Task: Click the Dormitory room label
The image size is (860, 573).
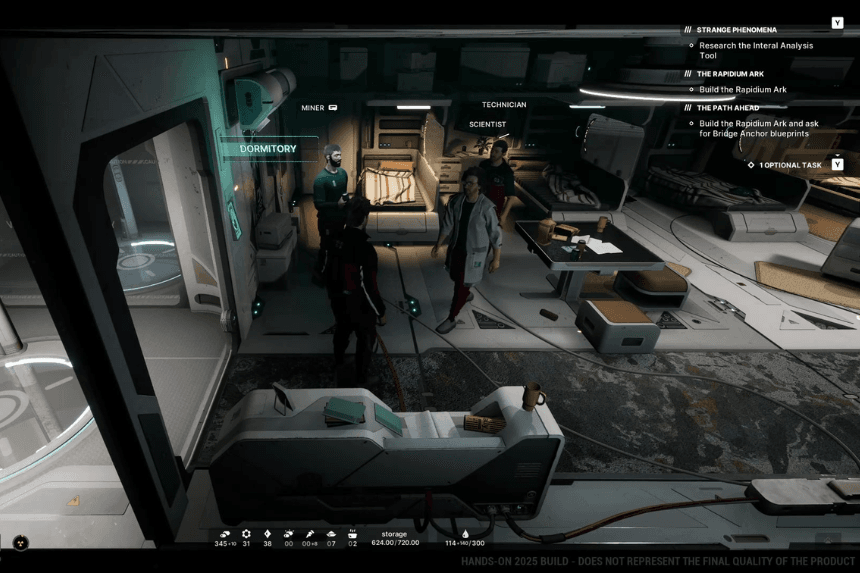Action: point(269,149)
